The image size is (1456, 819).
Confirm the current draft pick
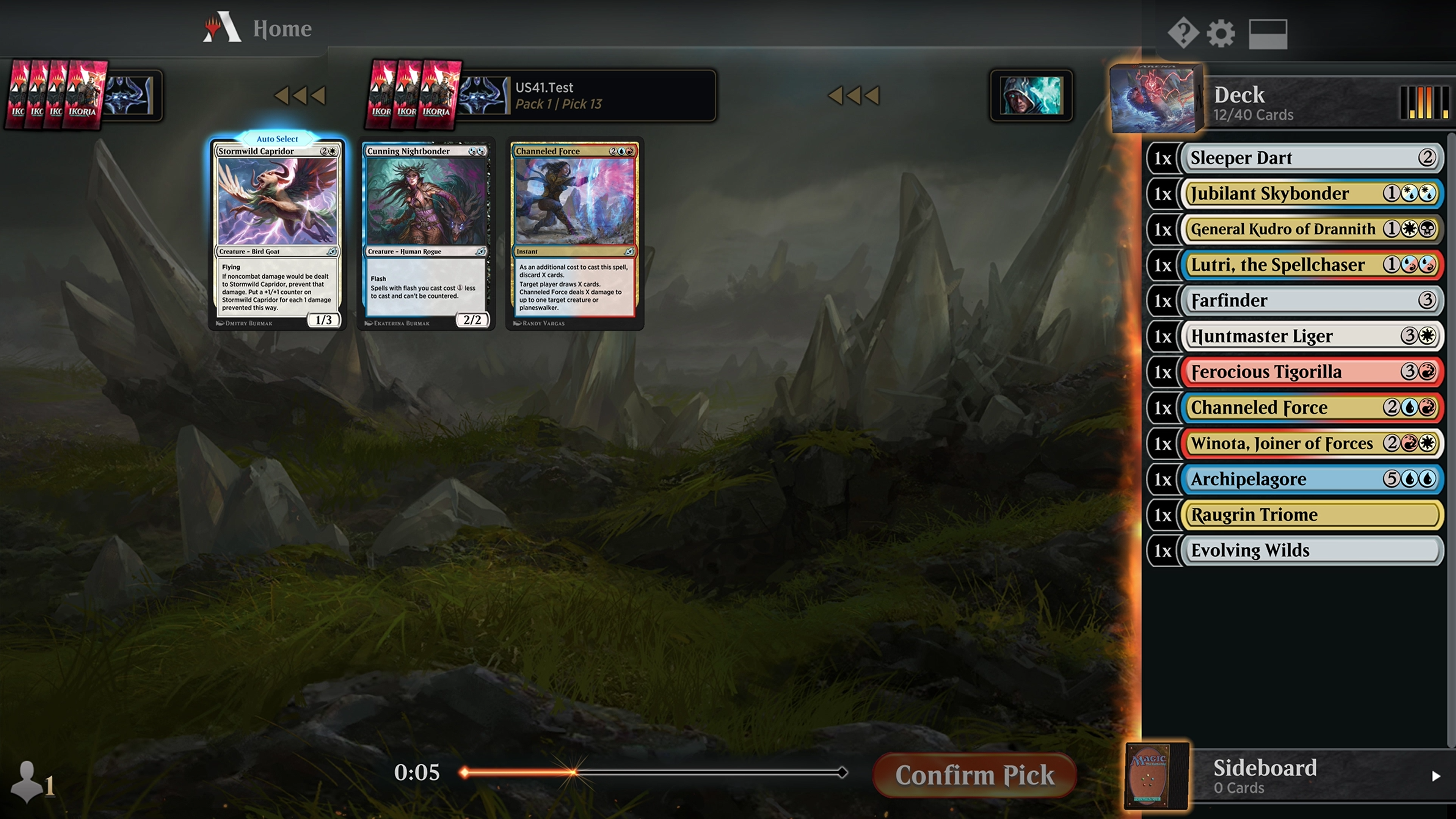click(974, 775)
